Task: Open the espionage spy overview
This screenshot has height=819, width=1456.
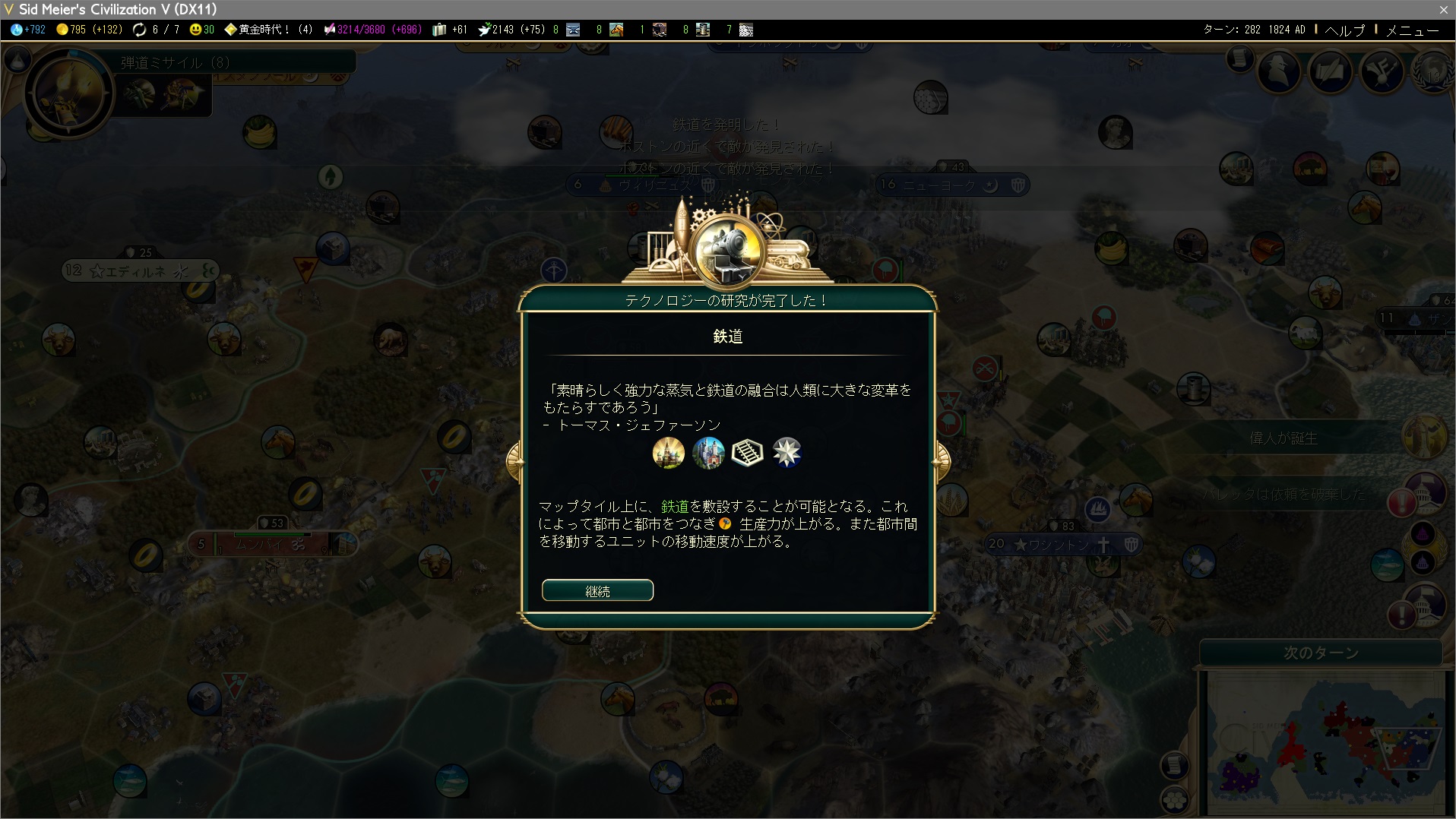Action: 1279,71
